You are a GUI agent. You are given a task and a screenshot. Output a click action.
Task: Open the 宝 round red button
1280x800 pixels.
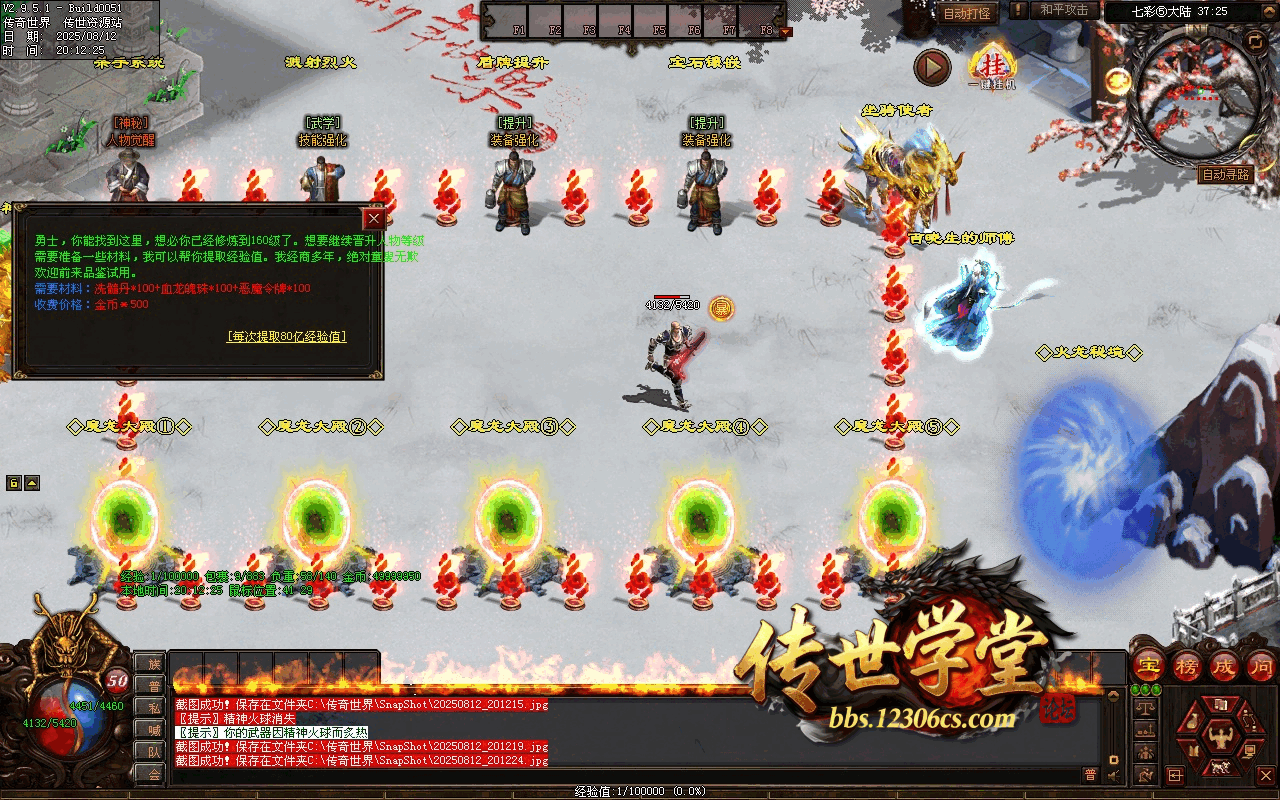point(1150,666)
